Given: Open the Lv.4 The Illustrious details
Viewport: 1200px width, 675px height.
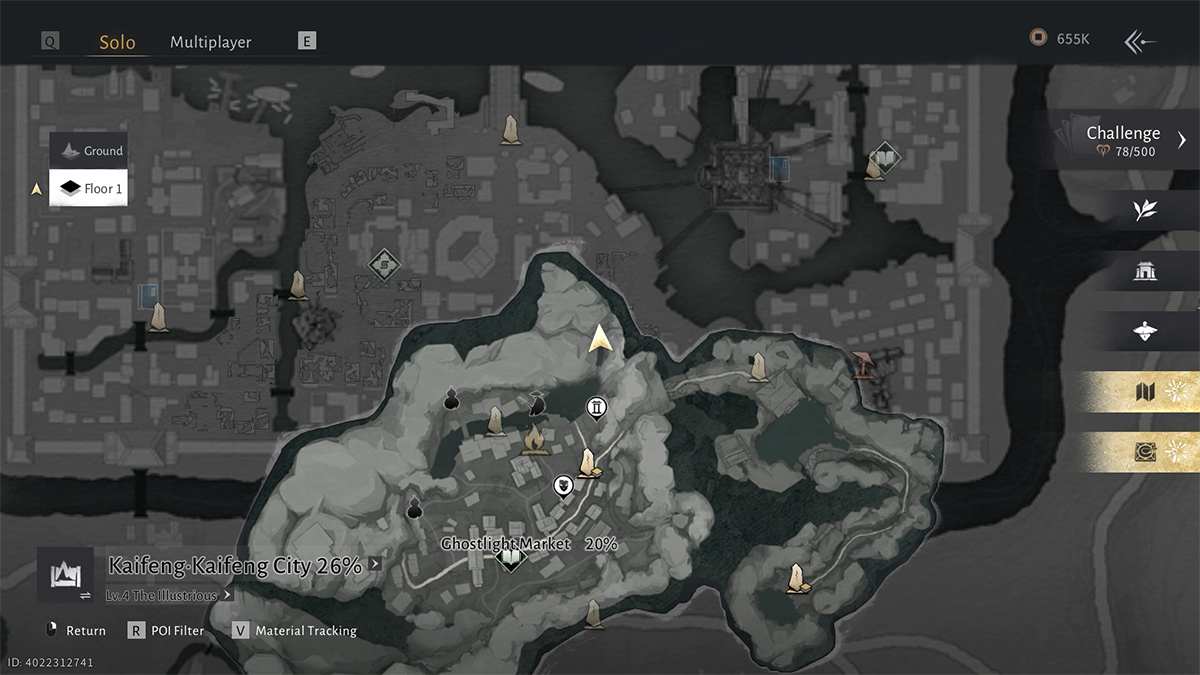Looking at the screenshot, I should tap(168, 595).
